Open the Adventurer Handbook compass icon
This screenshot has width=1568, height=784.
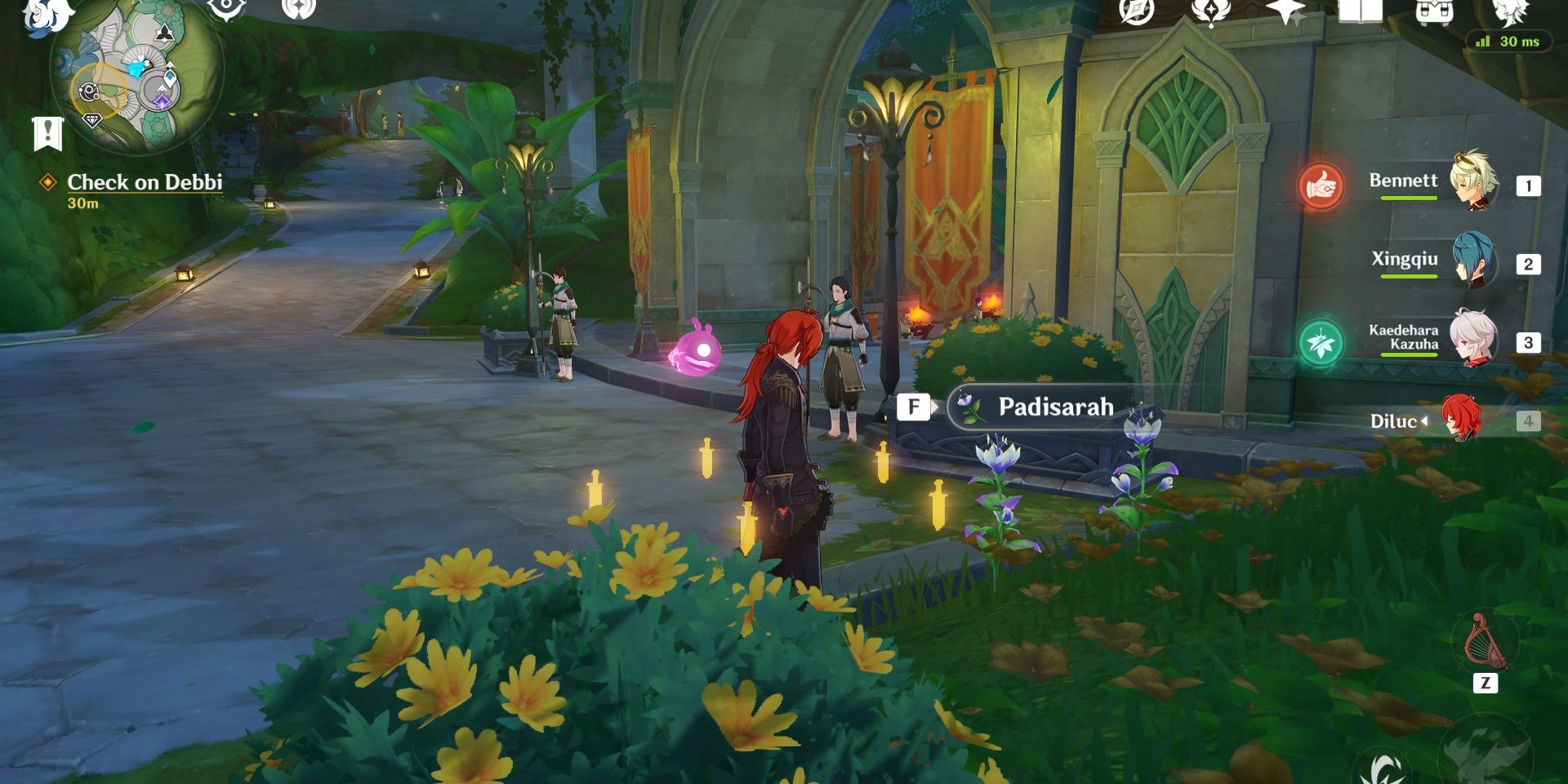tap(1136, 11)
